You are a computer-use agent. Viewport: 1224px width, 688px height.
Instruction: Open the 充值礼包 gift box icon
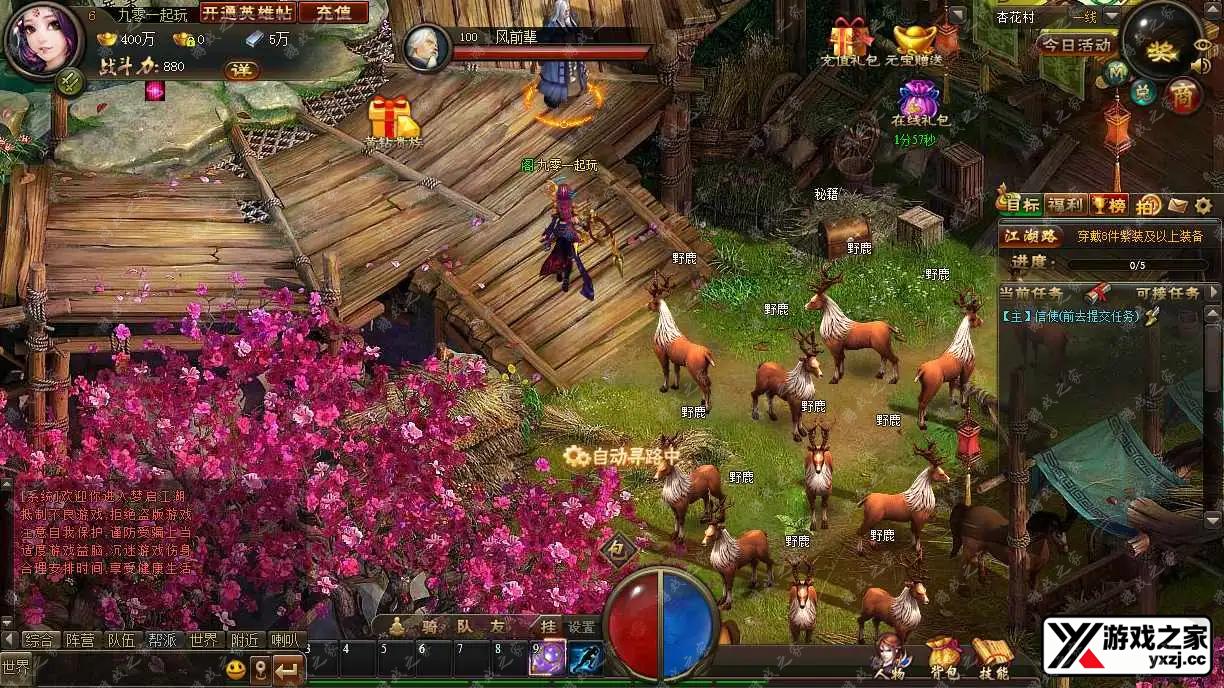[x=849, y=38]
